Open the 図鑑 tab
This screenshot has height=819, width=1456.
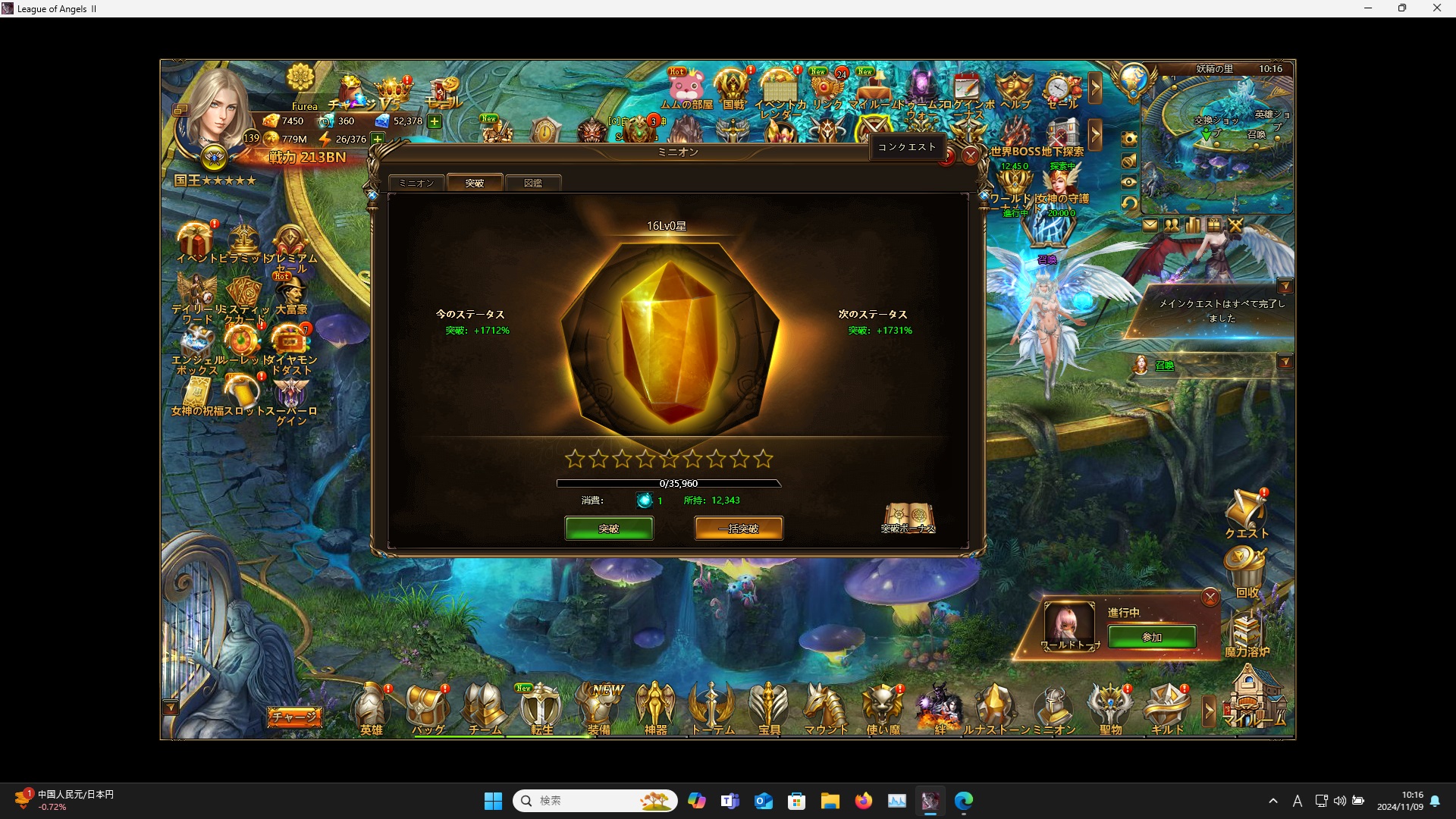pos(533,183)
